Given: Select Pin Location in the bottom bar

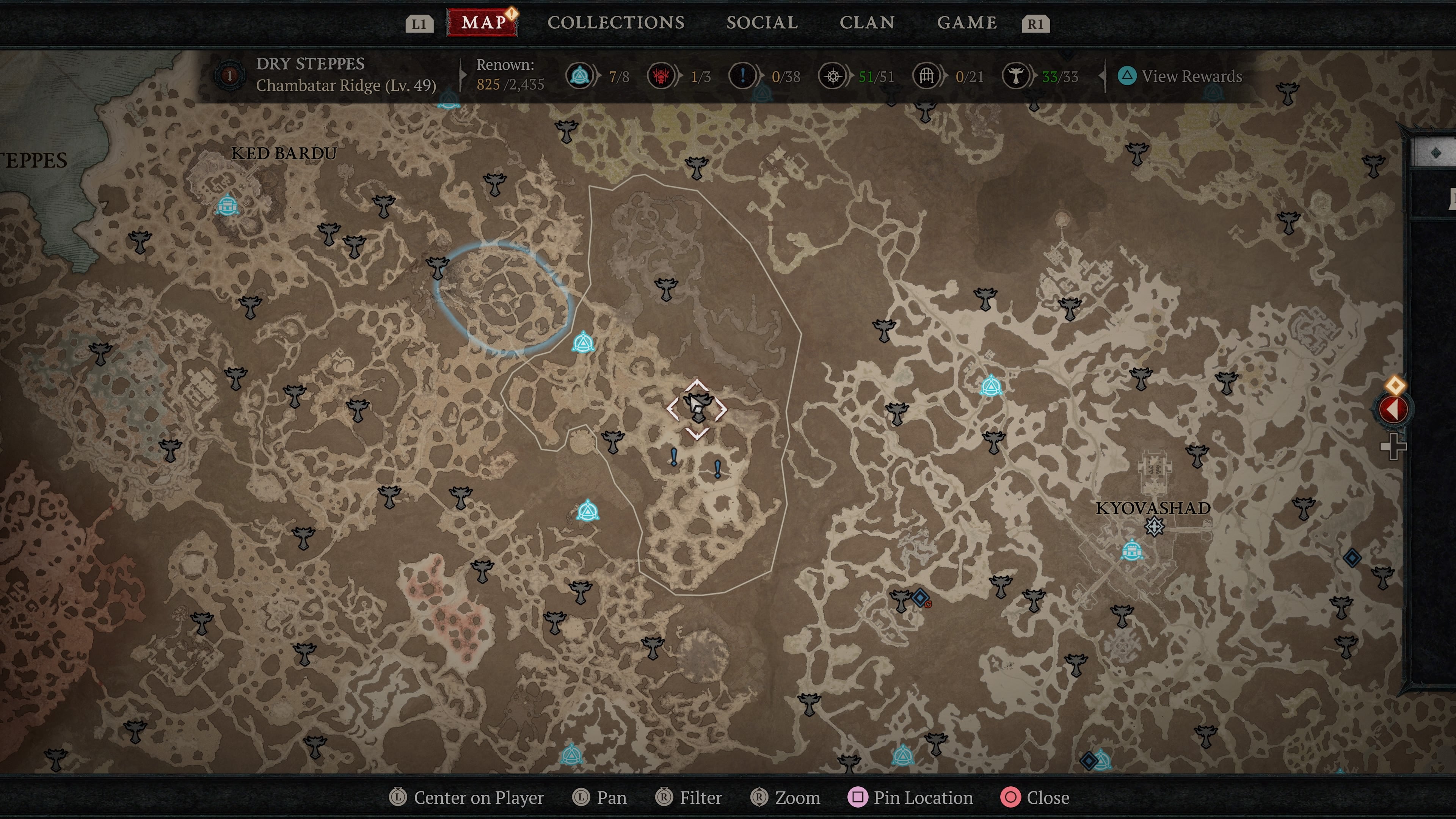Looking at the screenshot, I should click(910, 797).
